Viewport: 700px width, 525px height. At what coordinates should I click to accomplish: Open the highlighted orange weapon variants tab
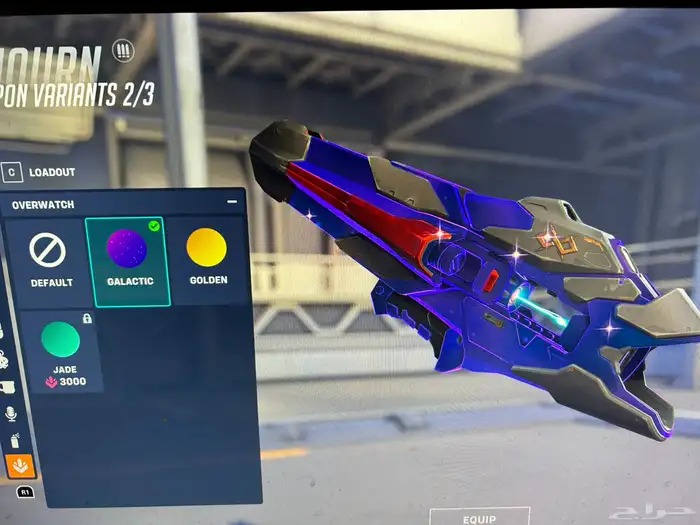(19, 466)
